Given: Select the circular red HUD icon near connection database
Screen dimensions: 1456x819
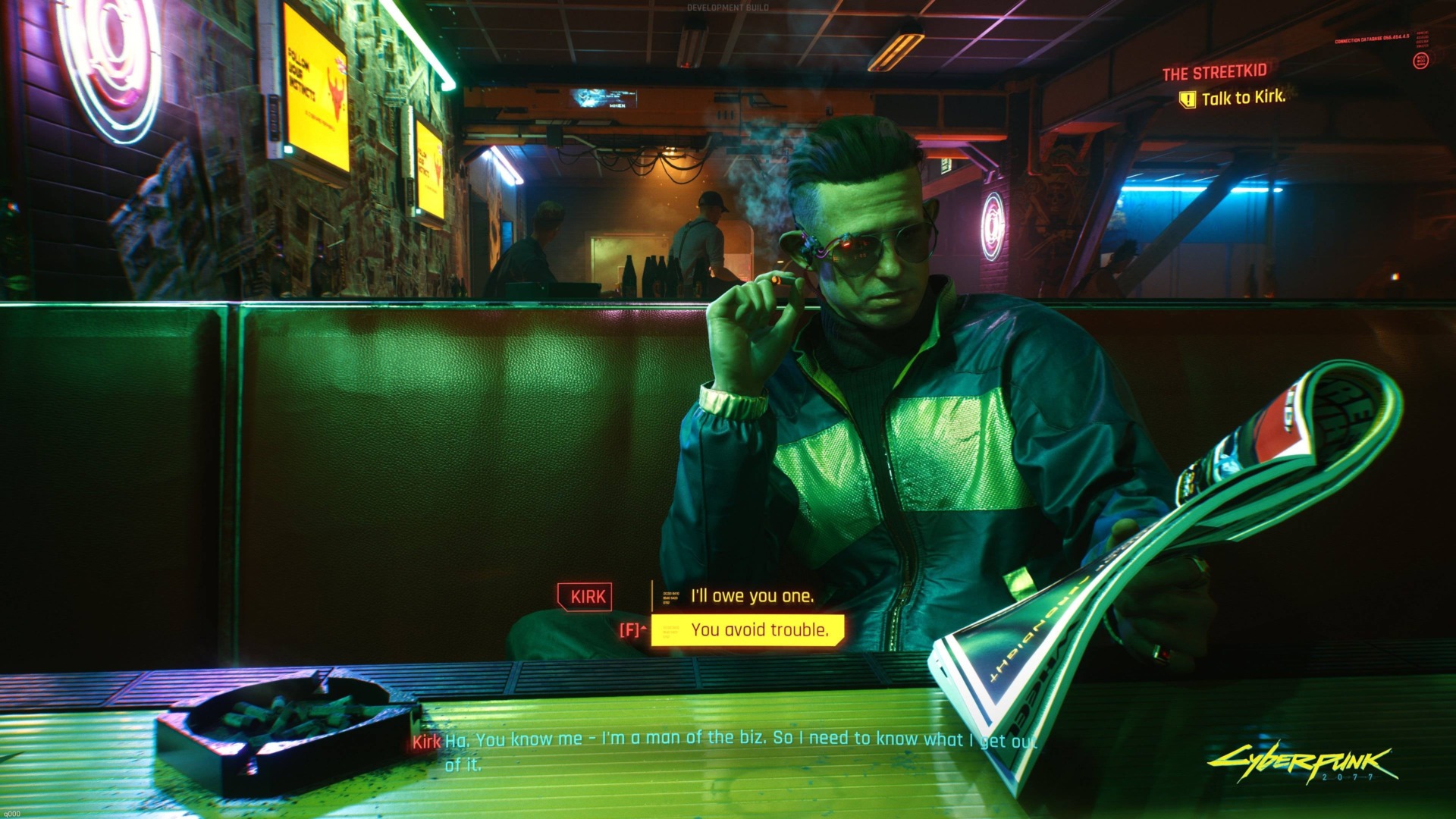Looking at the screenshot, I should (1421, 60).
